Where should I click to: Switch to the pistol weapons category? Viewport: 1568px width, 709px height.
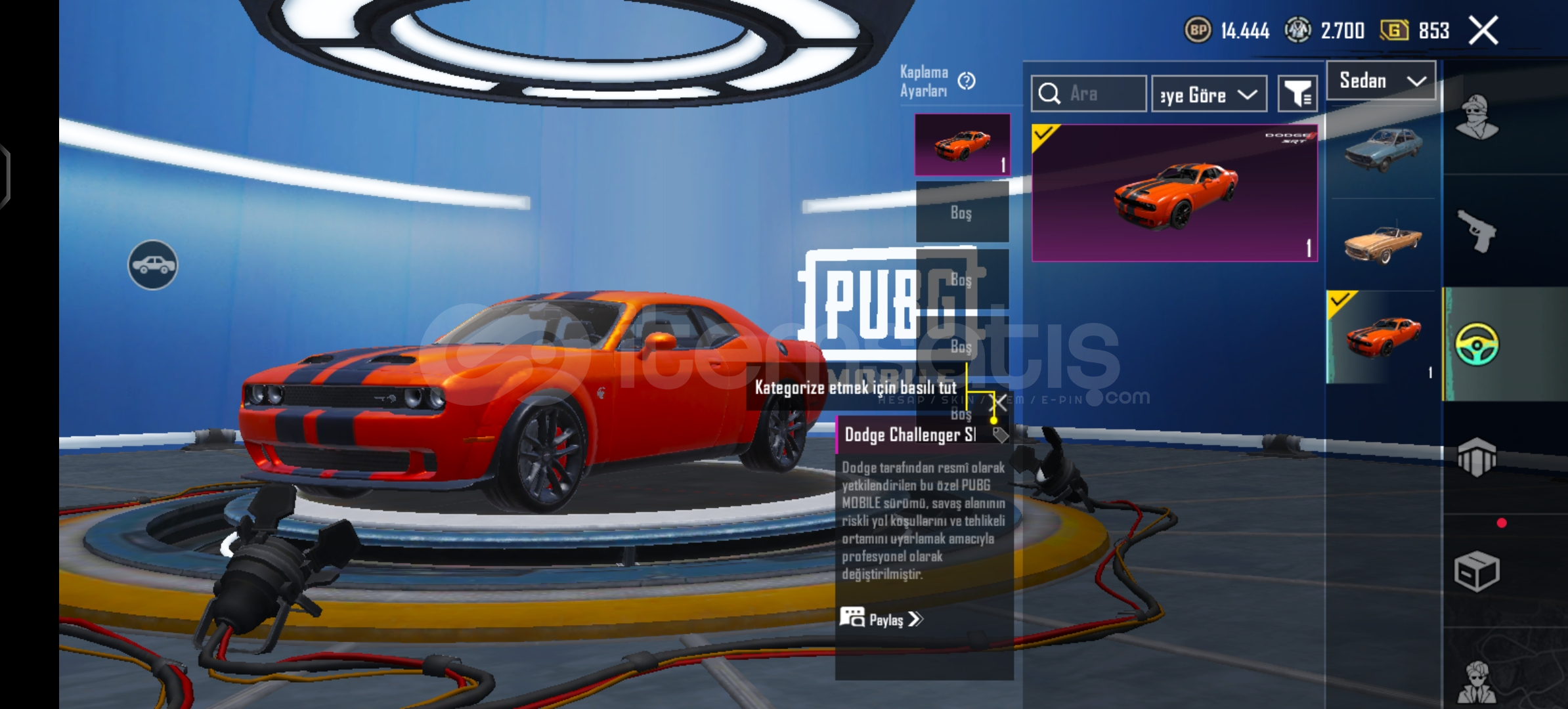[x=1477, y=230]
